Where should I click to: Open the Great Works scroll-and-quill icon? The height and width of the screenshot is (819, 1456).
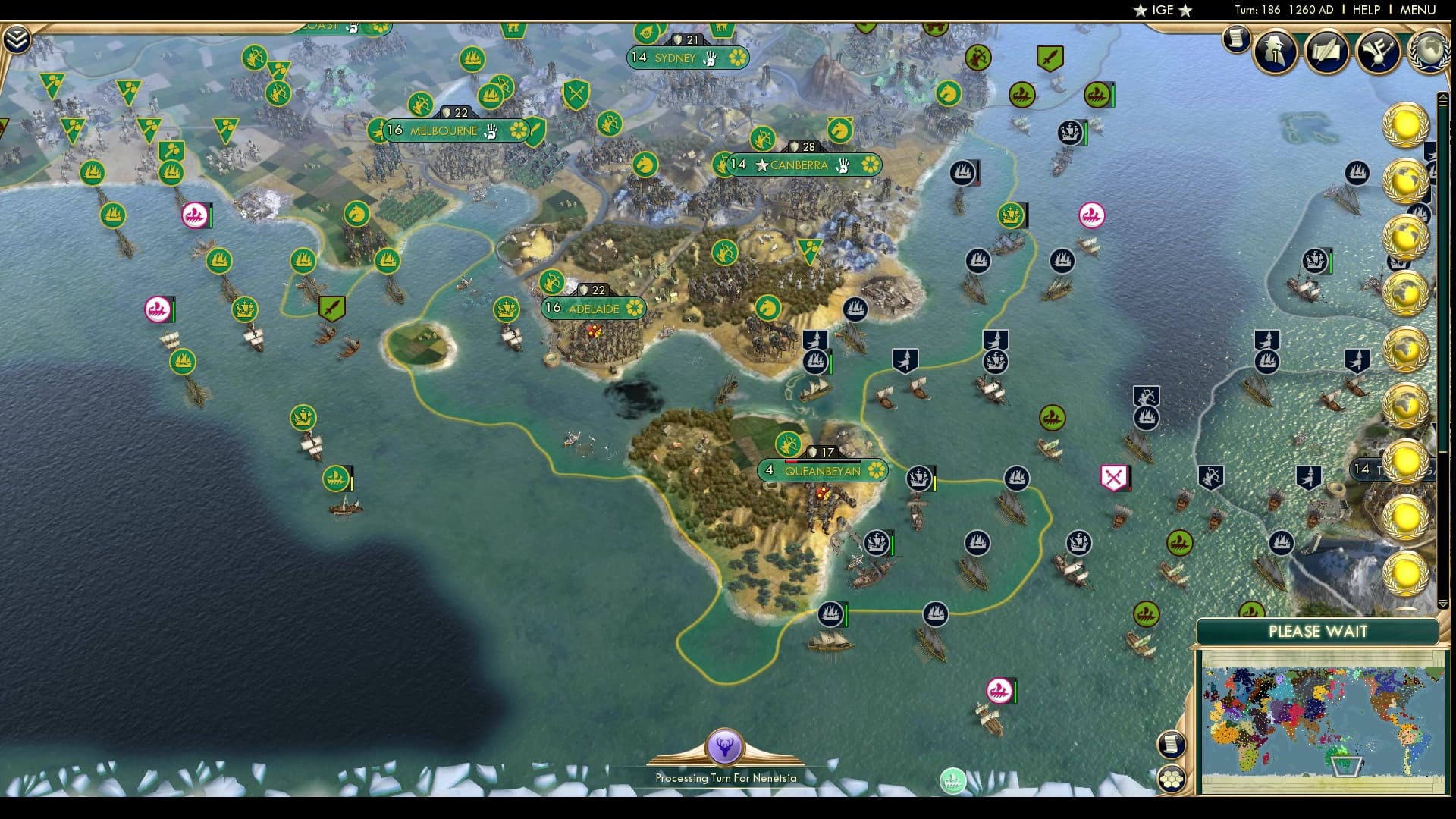coord(1326,51)
